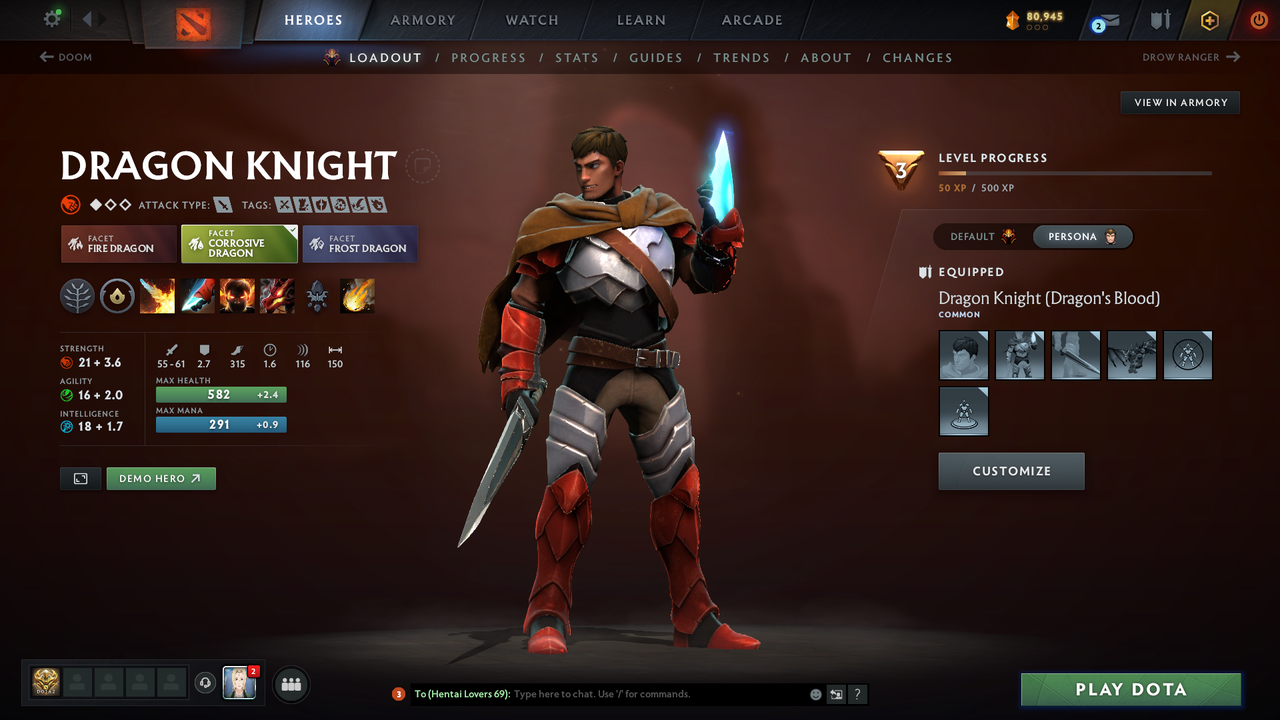Open the Dota Plus hexagon icon
Screen dimensions: 1280x720
(x=1209, y=19)
